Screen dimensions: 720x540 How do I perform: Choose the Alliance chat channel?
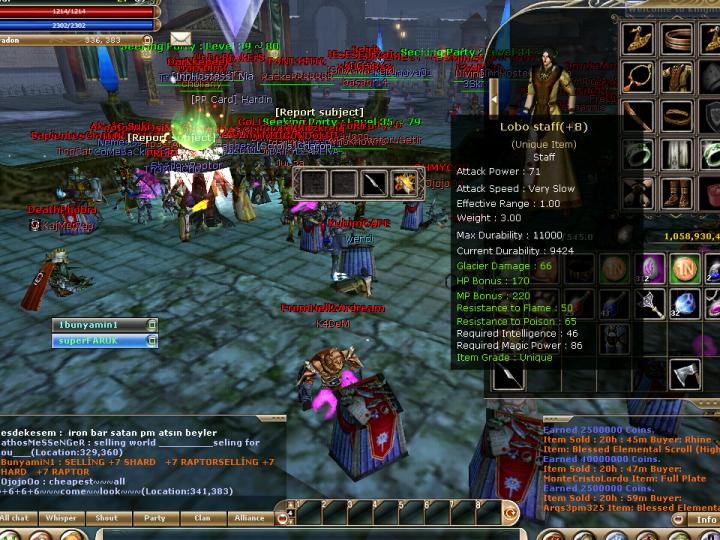(249, 518)
